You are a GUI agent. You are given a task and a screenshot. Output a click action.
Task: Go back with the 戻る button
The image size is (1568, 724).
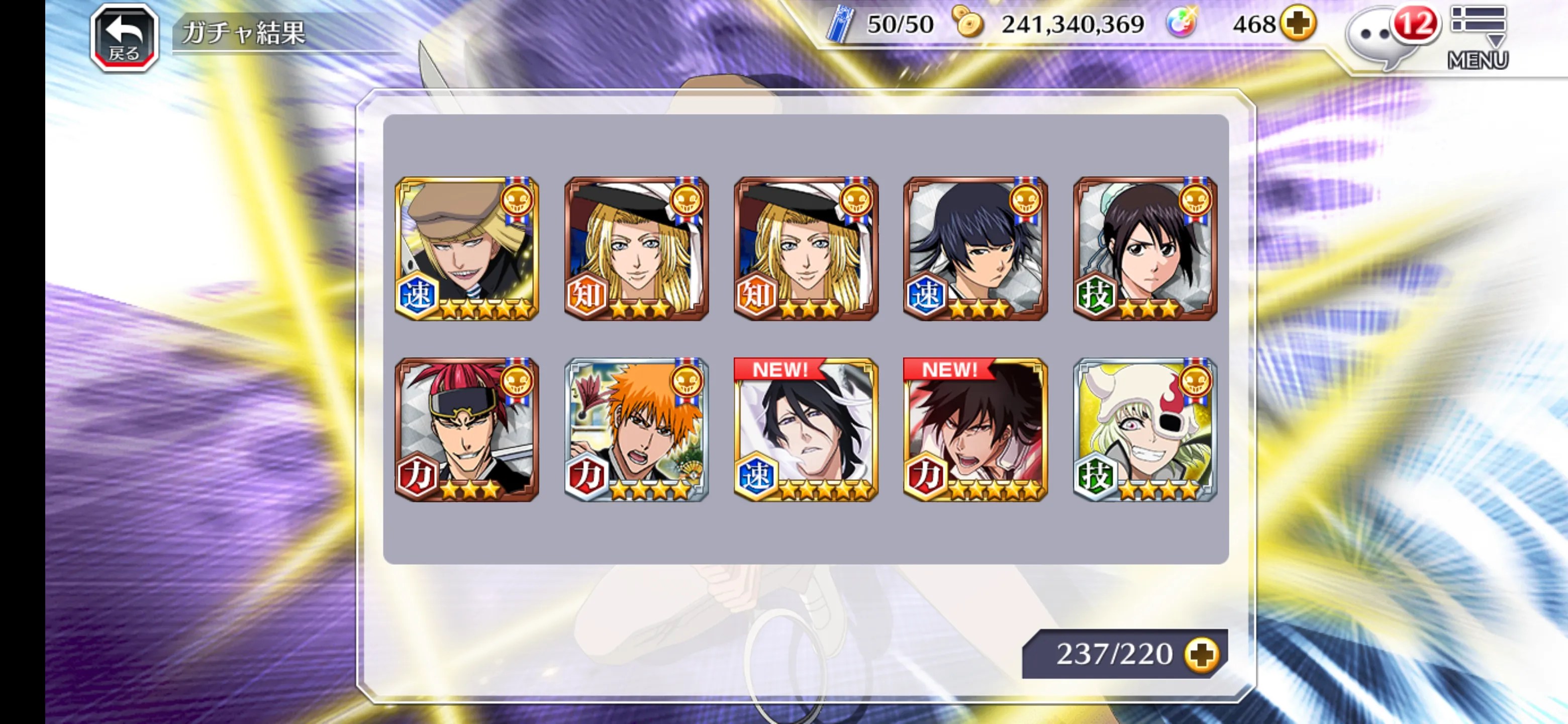[x=124, y=38]
